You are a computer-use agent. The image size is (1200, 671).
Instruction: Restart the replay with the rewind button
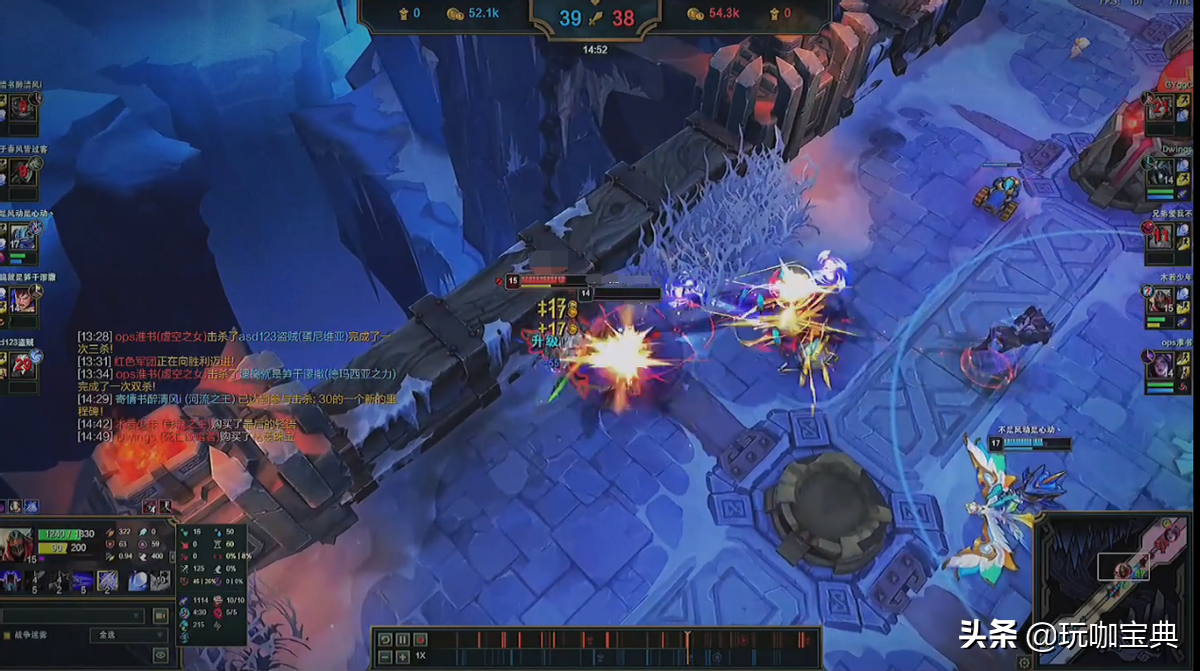click(385, 639)
